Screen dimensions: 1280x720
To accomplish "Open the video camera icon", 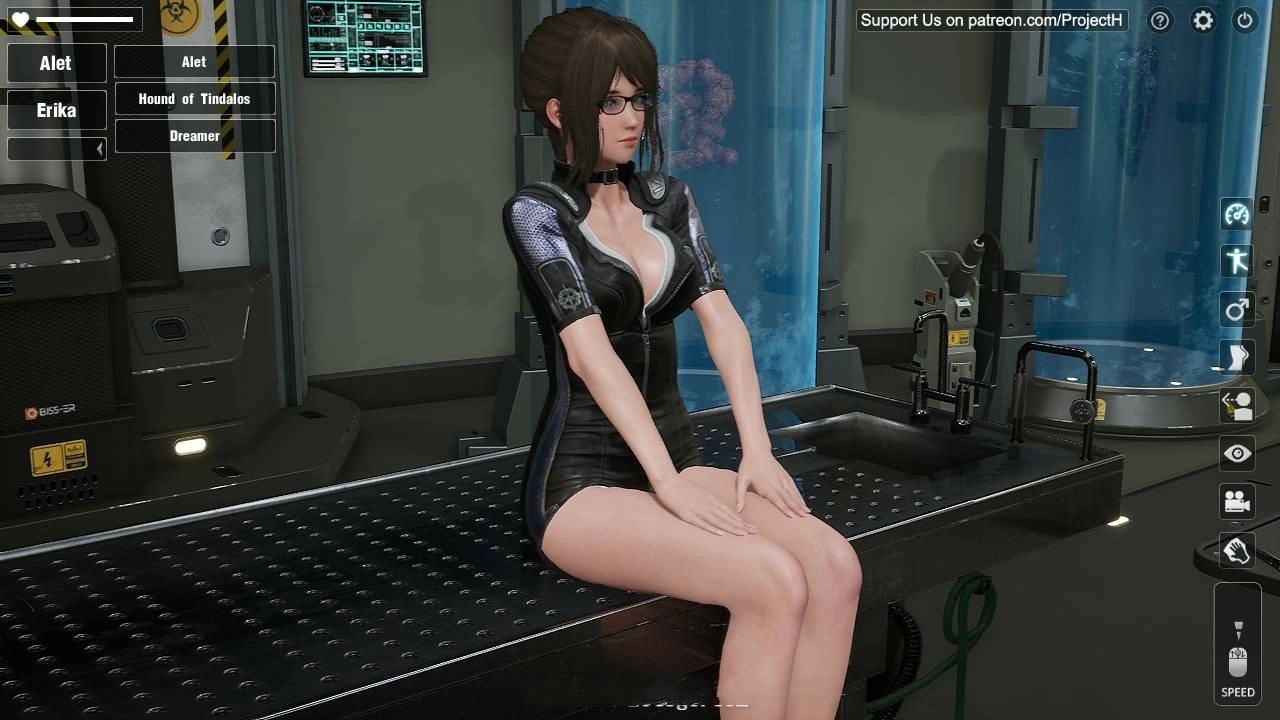I will coord(1237,502).
